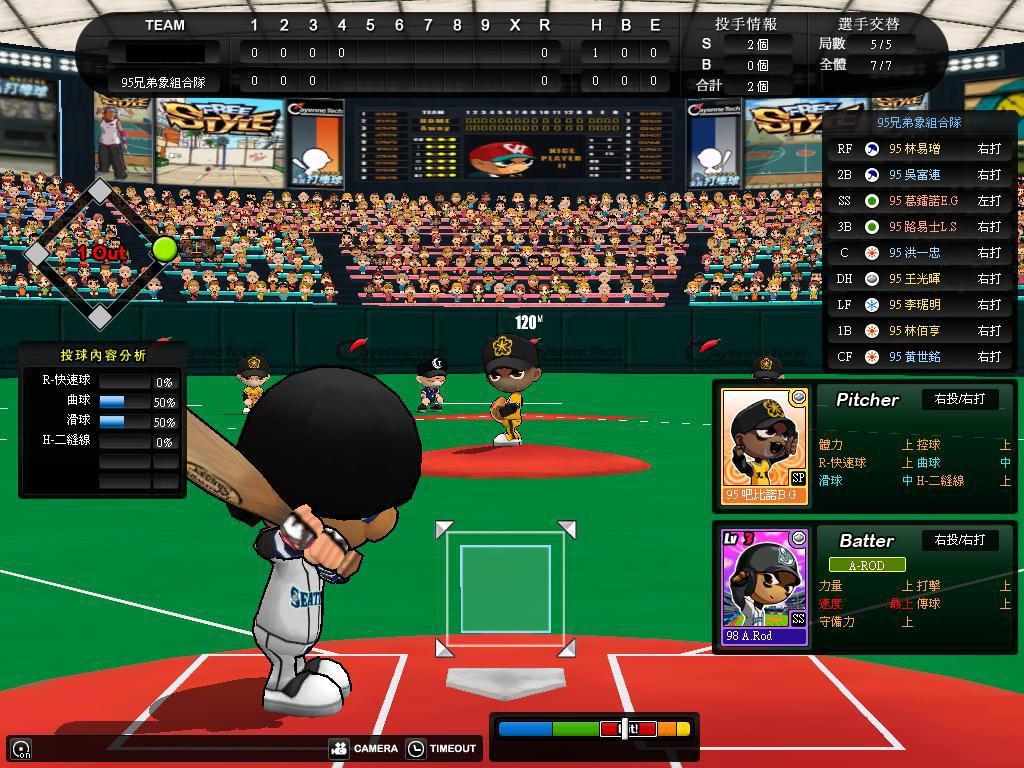This screenshot has height=768, width=1024.
Task: Click the batter card portrait A.Rod
Action: tap(765, 586)
